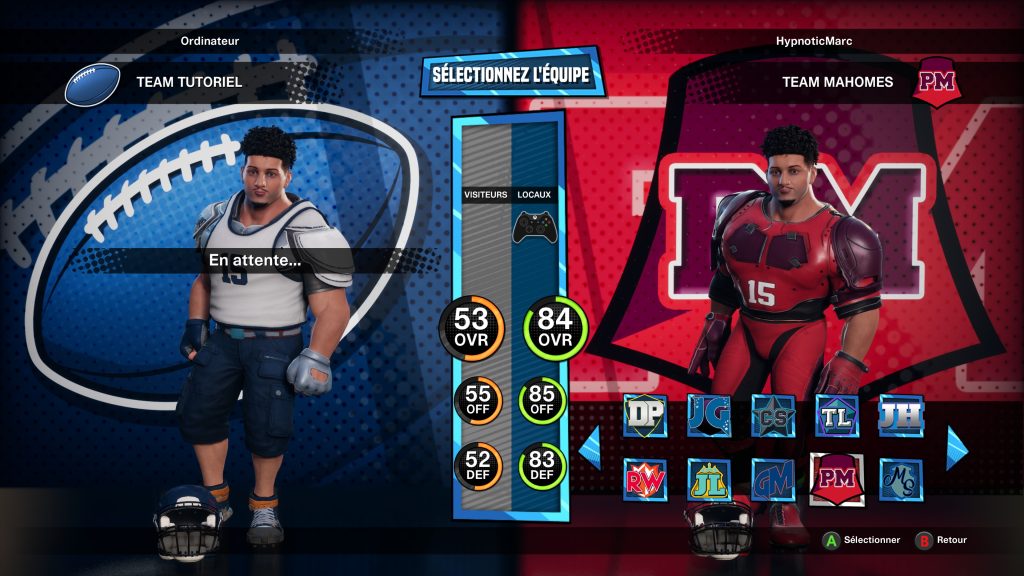The image size is (1024, 576).
Task: Select the TL pentagon team tile
Action: tap(836, 416)
